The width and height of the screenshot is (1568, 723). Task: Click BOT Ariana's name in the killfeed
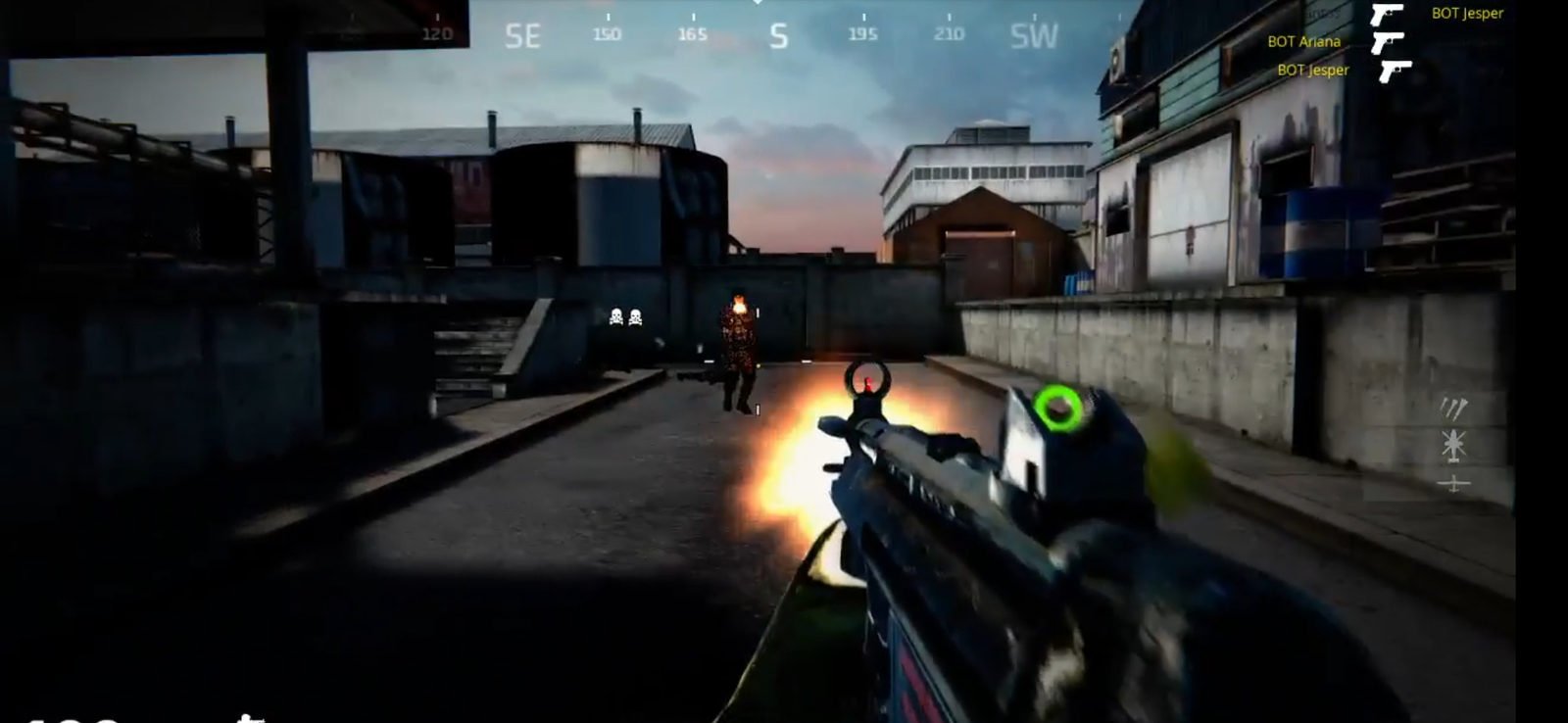[1304, 42]
